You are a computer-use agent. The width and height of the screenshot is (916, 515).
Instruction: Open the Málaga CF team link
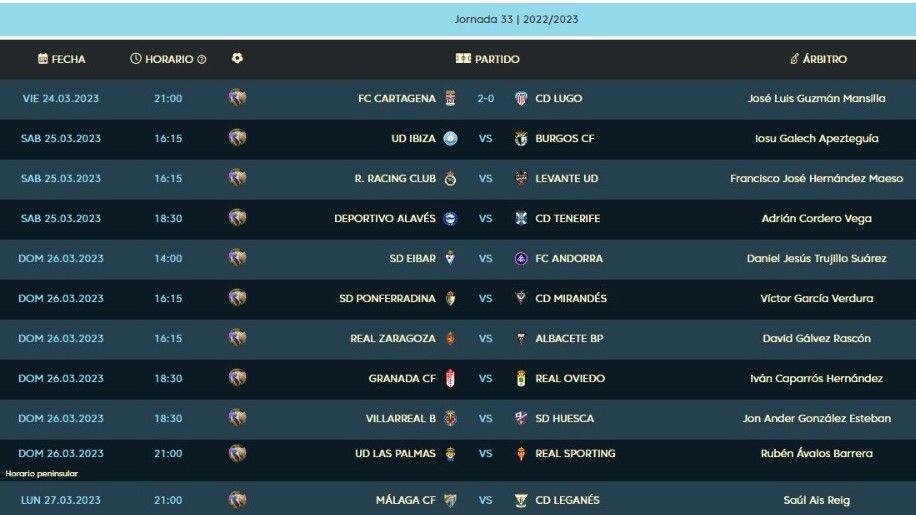pyautogui.click(x=405, y=499)
